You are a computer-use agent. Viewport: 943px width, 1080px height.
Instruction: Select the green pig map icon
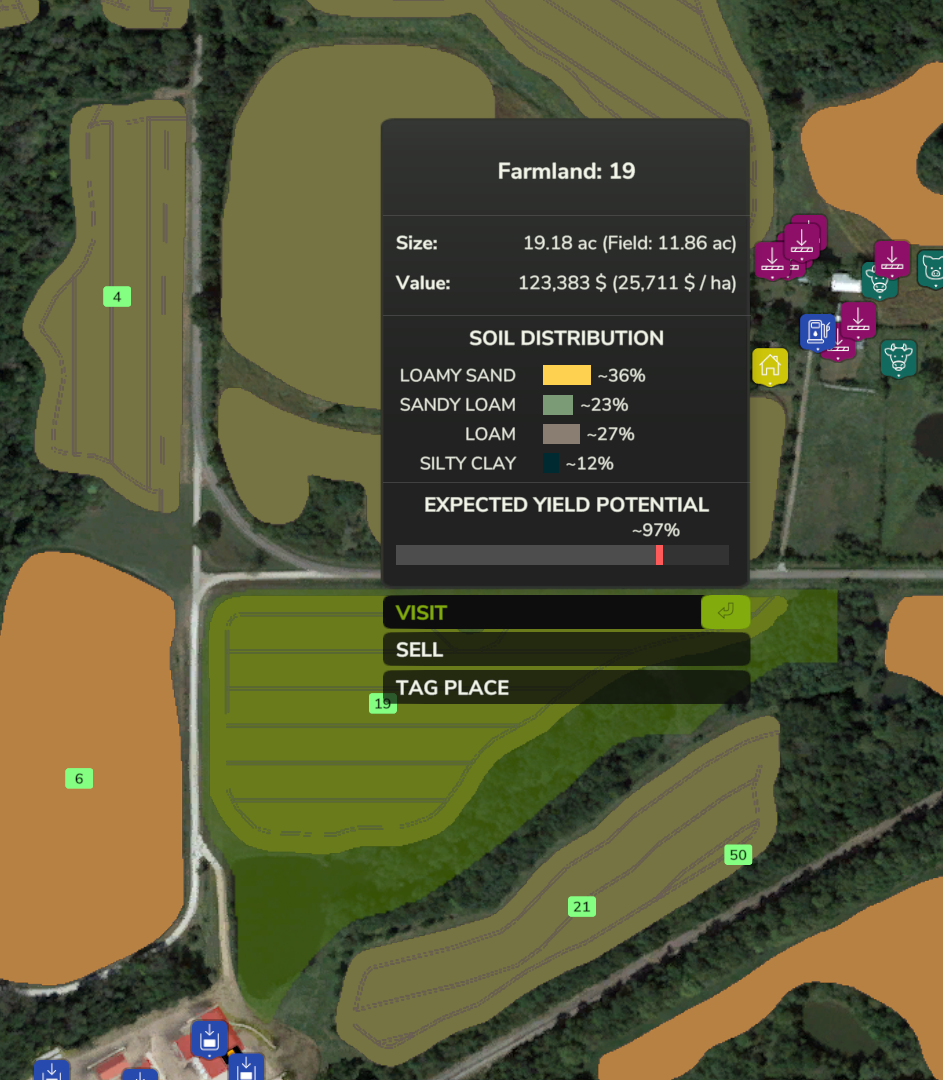932,268
